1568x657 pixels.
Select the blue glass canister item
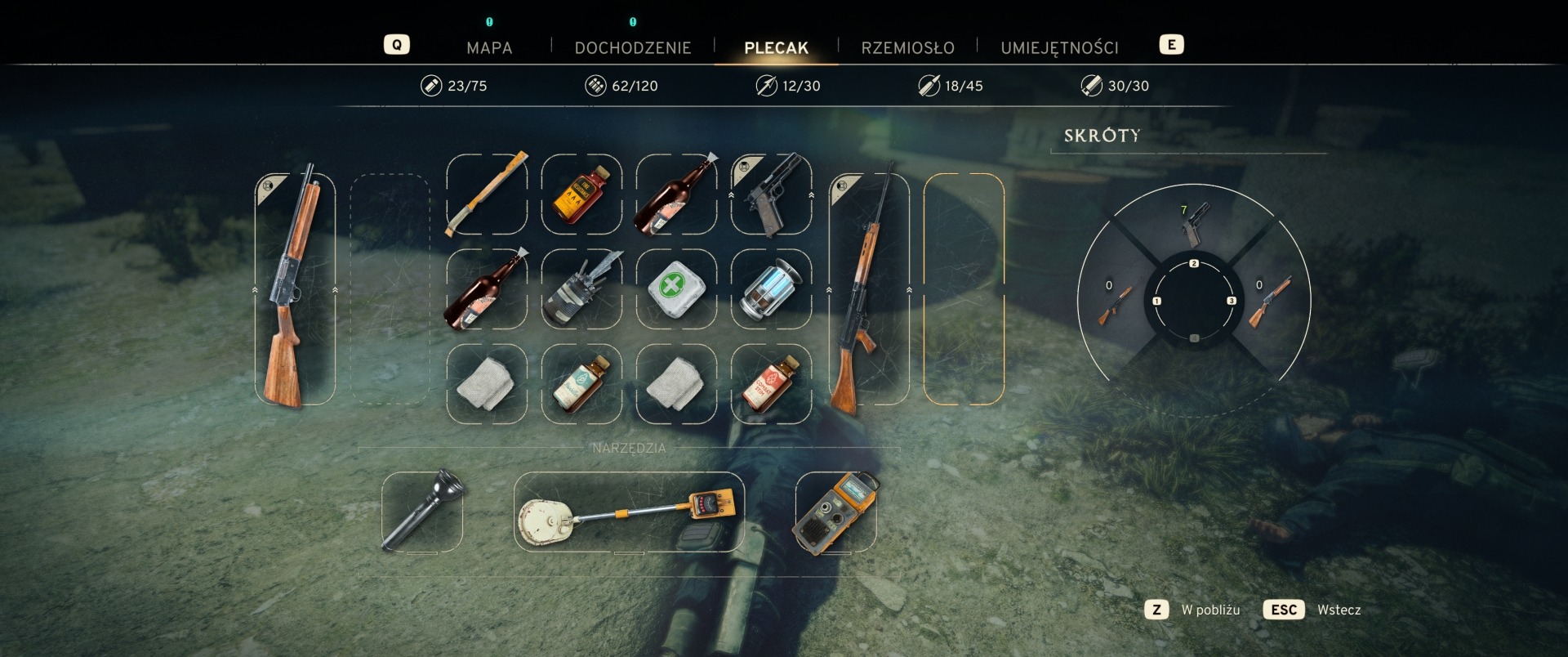click(x=771, y=288)
